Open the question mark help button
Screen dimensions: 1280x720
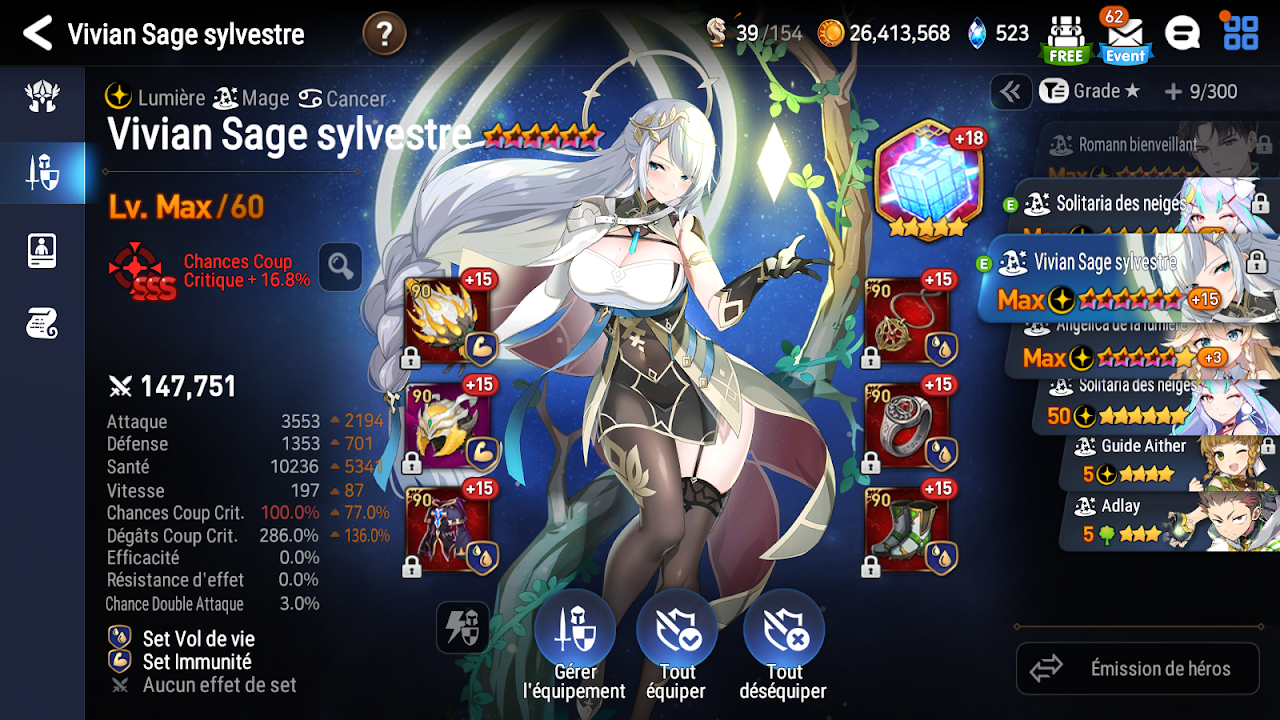pos(384,34)
